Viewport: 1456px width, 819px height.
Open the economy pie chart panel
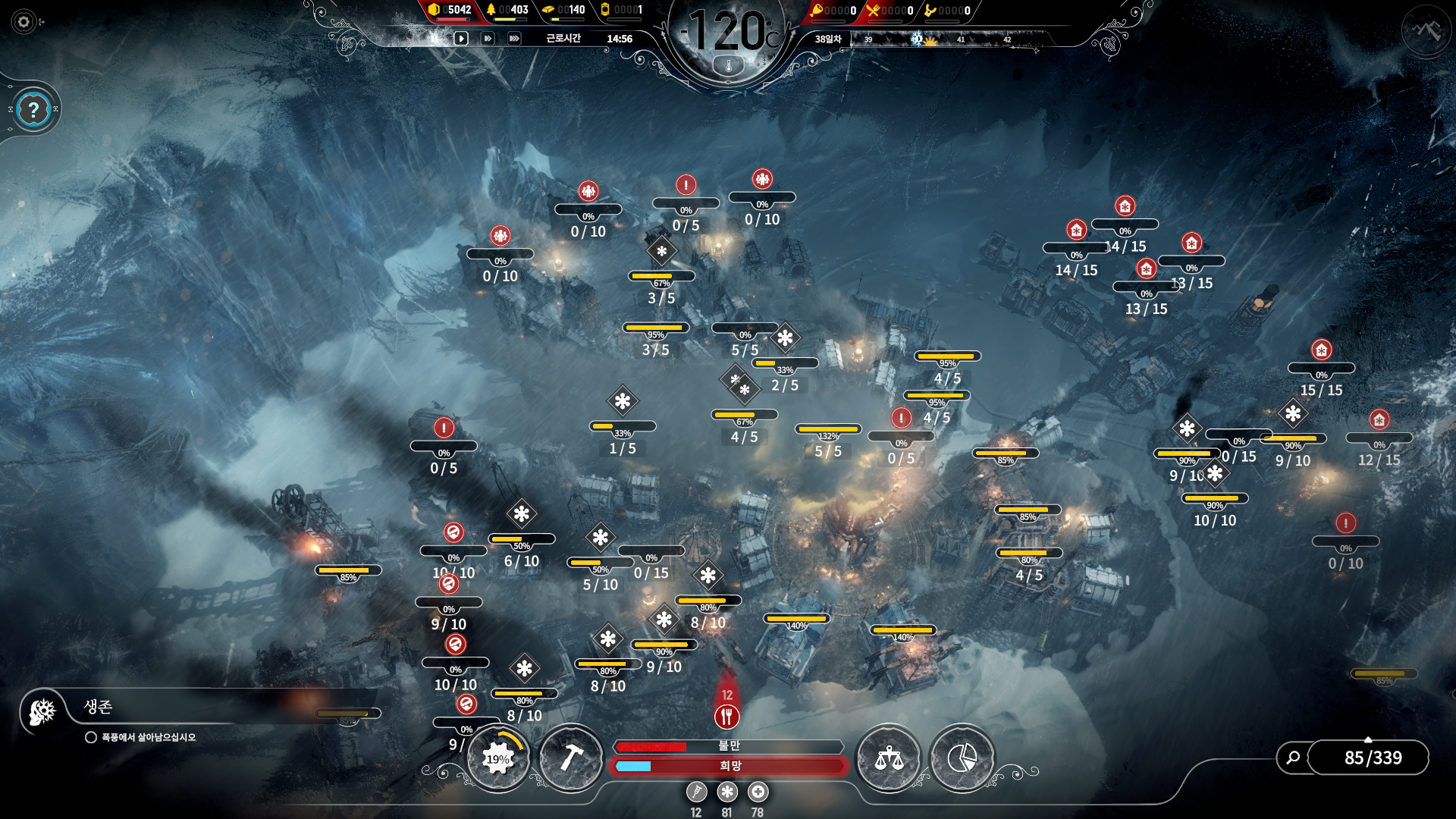tap(962, 758)
